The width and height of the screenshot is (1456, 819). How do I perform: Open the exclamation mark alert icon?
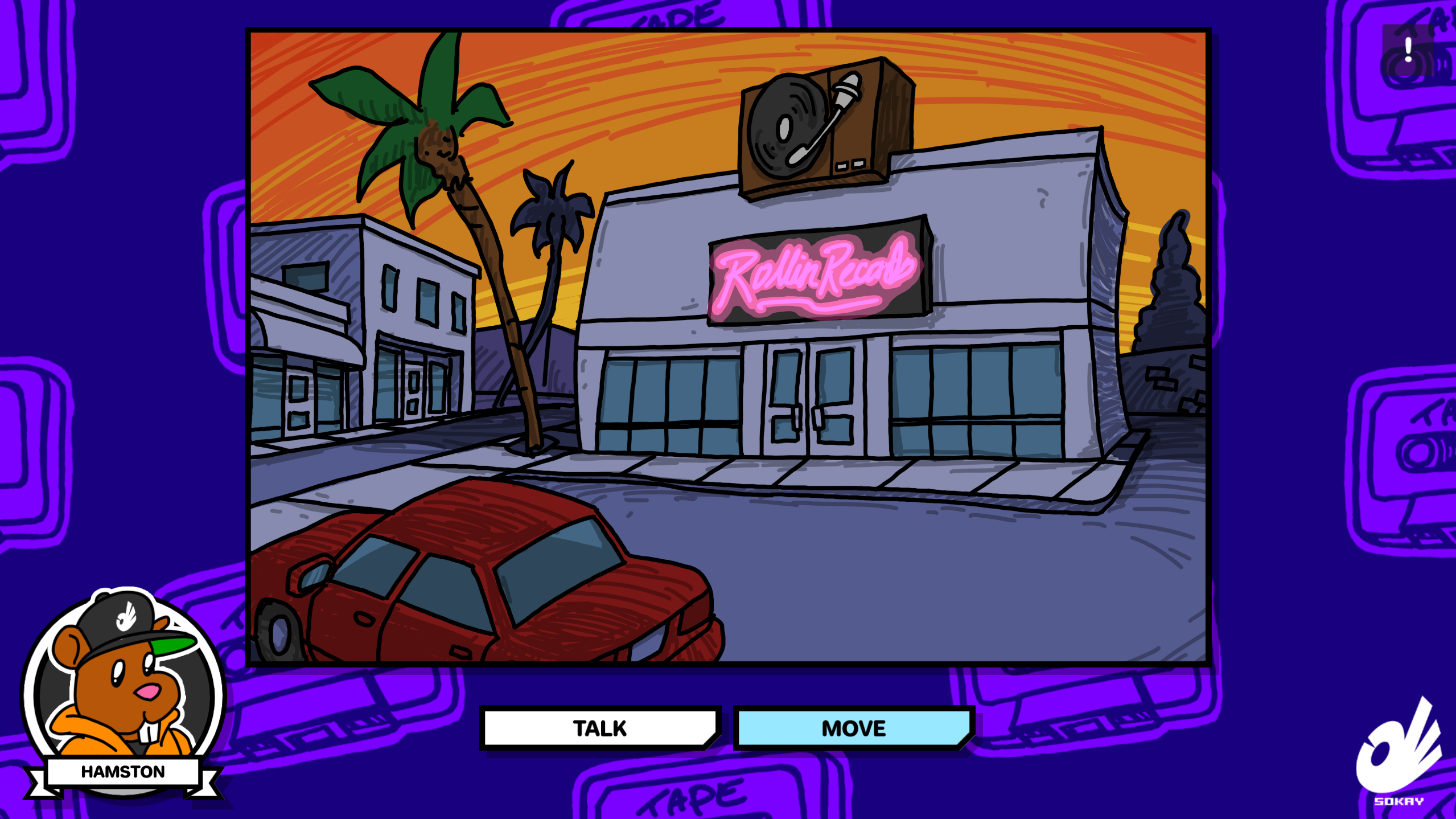coord(1408,50)
